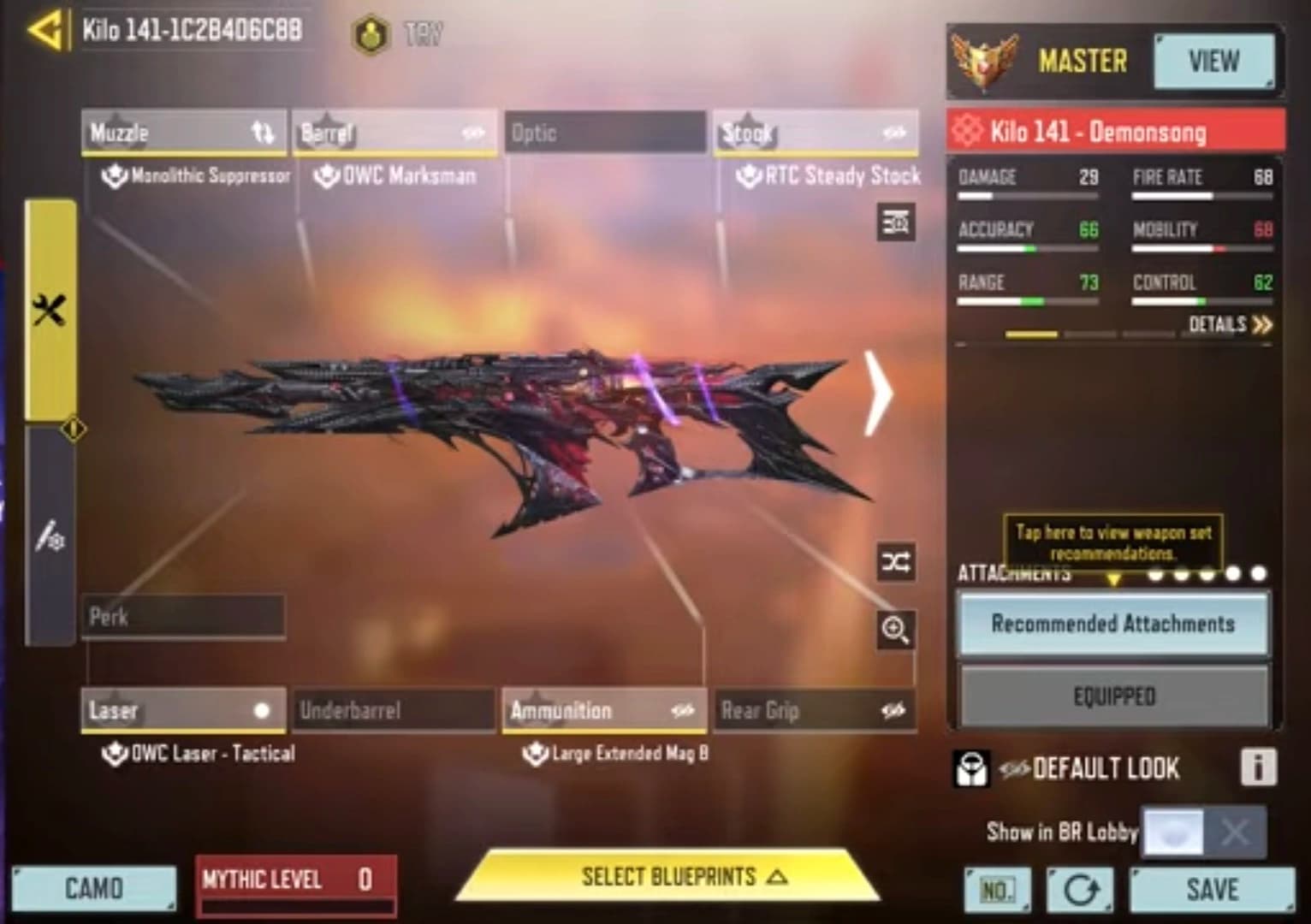Expand weapon stat DETAILS
The image size is (1311, 924).
point(1230,324)
